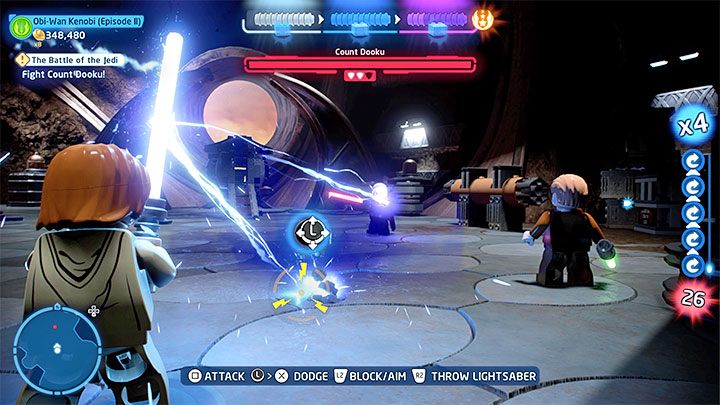Click the orange Kyber brick icon
This screenshot has height=405, width=720.
(x=482, y=19)
